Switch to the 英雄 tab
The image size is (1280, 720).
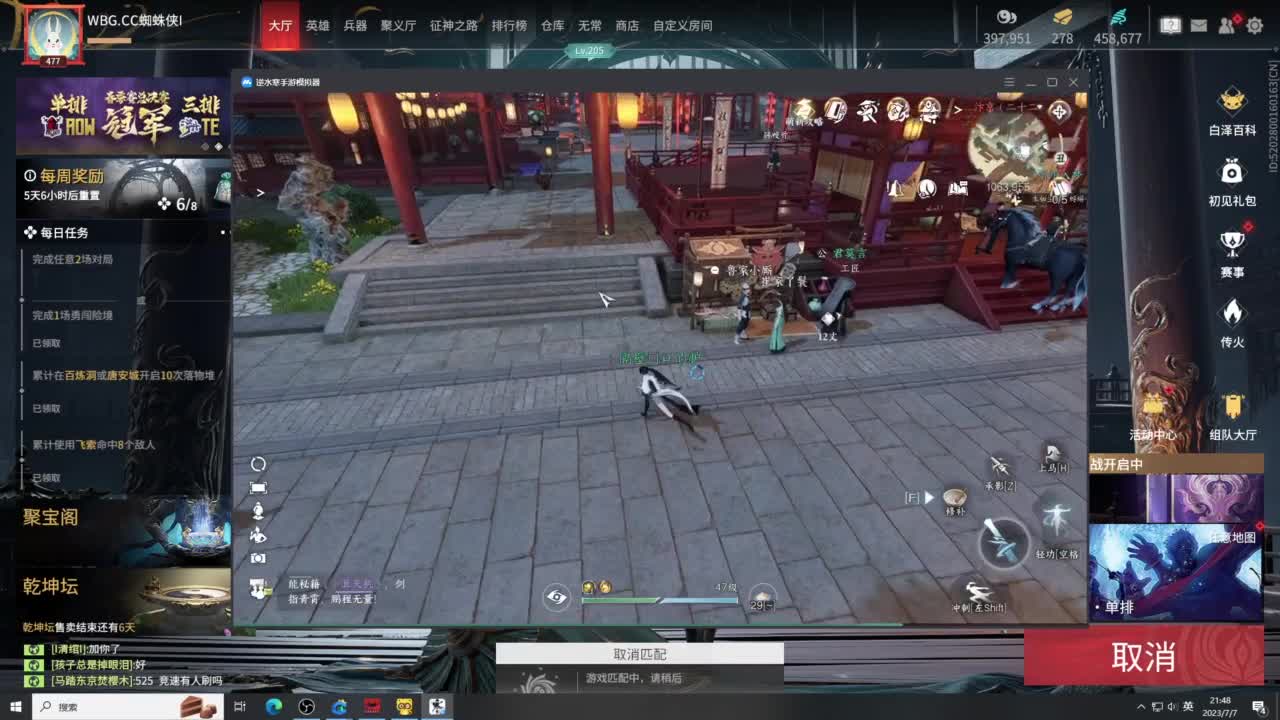317,26
